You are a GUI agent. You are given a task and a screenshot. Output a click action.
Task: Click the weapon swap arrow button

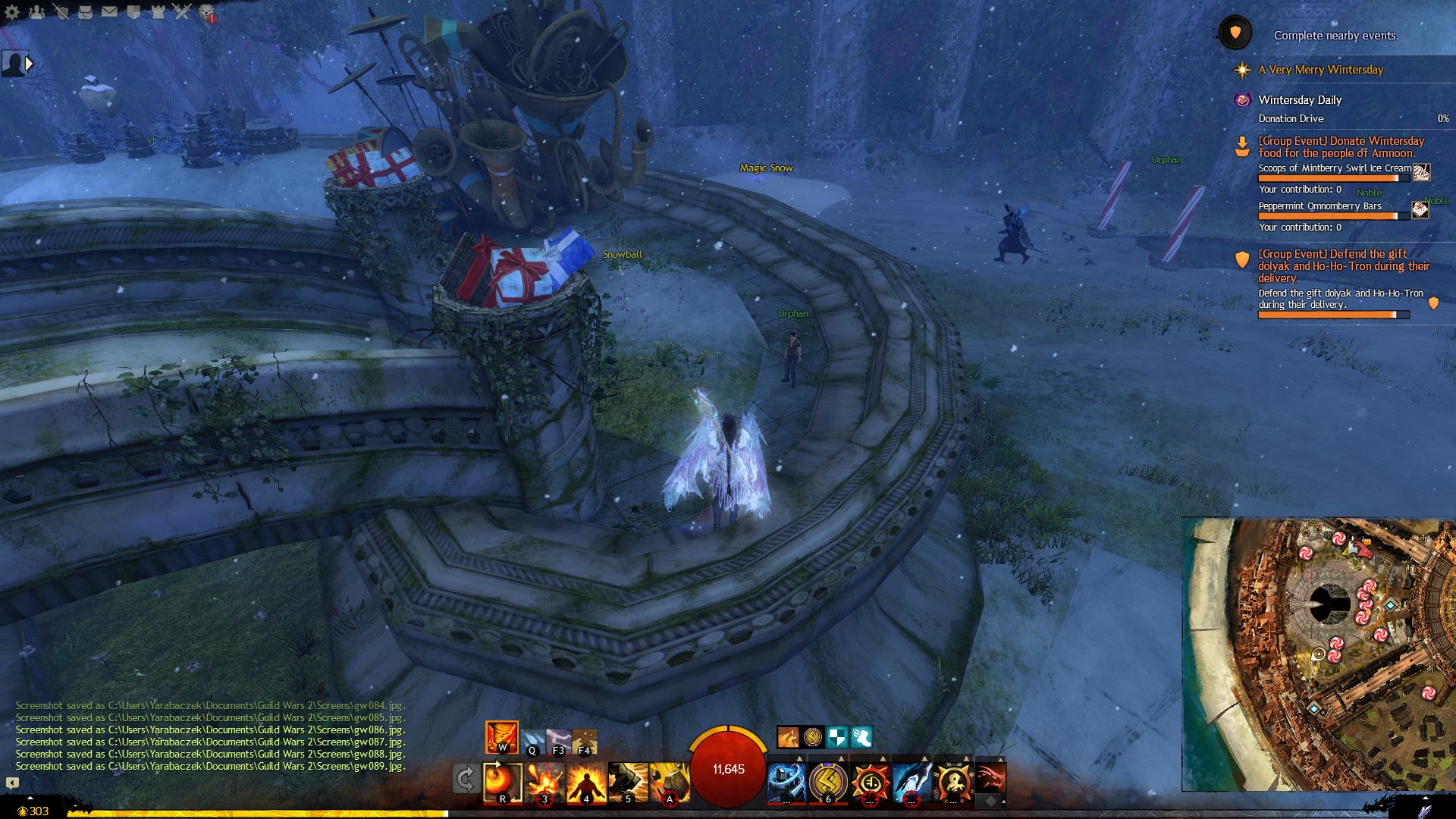pyautogui.click(x=466, y=779)
